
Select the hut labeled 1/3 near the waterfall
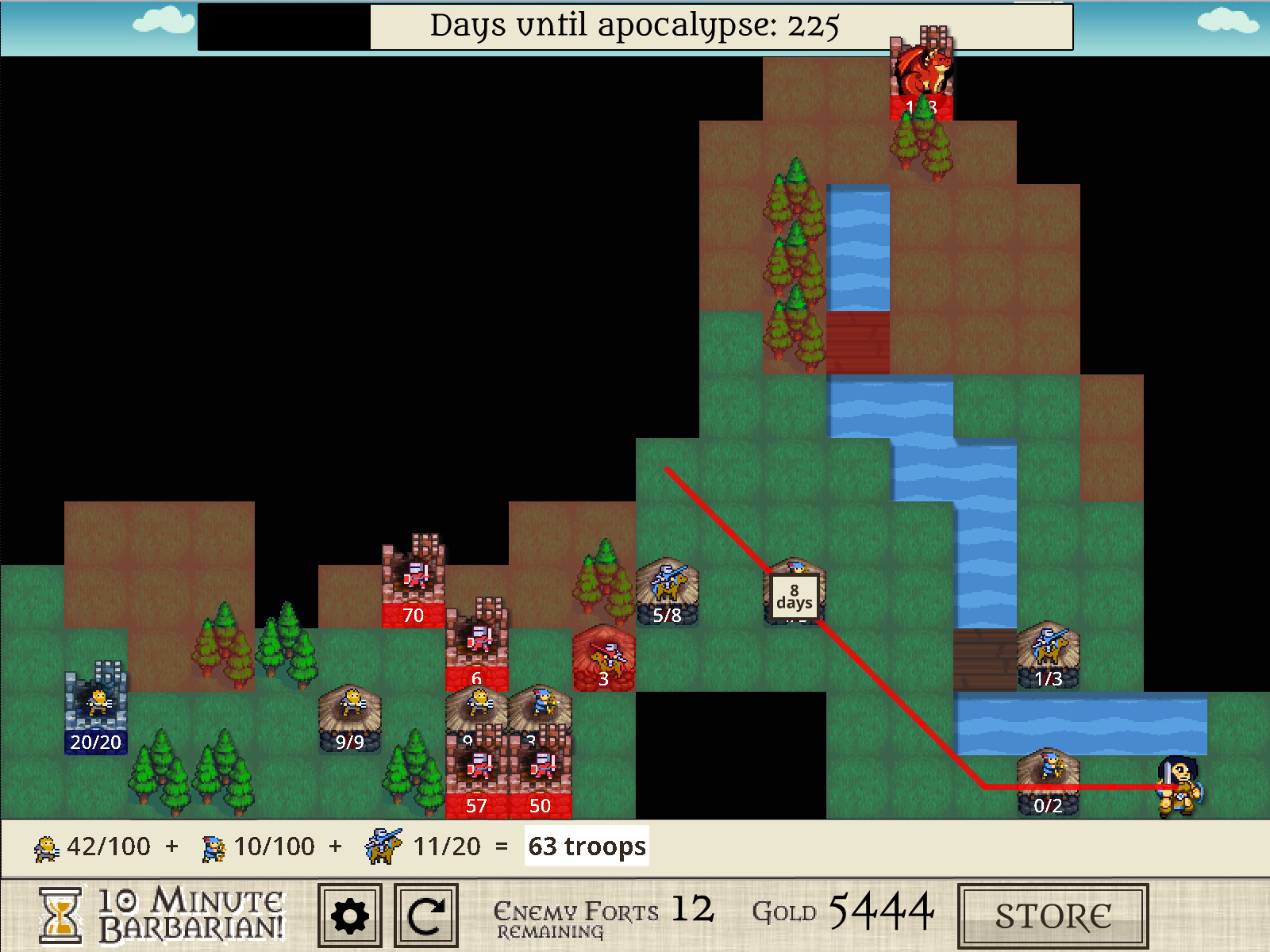point(1049,651)
